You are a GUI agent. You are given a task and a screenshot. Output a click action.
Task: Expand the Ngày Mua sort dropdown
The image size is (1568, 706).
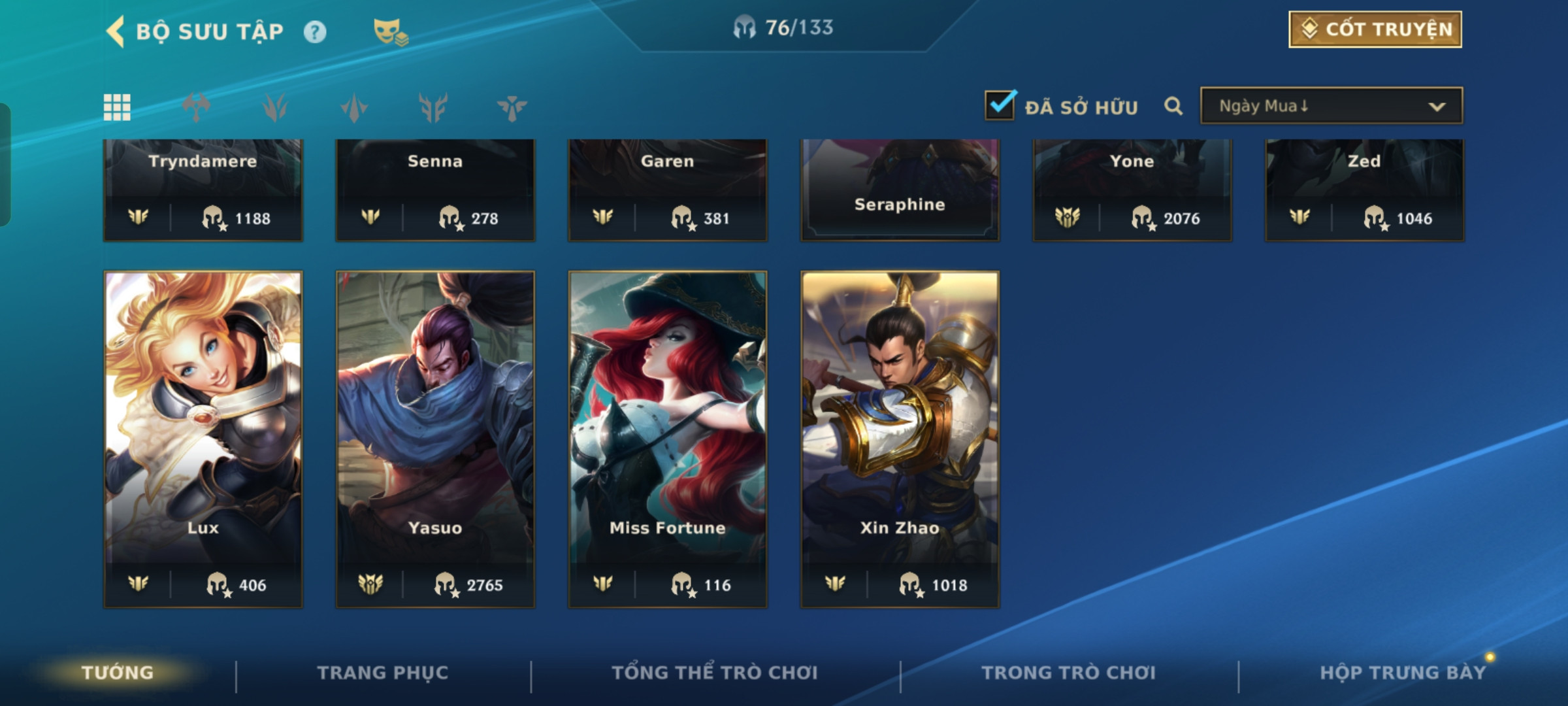pyautogui.click(x=1331, y=106)
